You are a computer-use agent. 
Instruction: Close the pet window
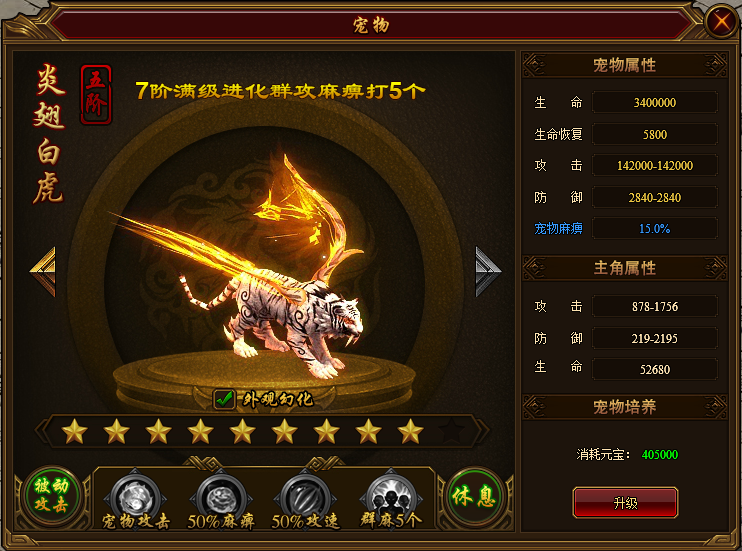pos(719,21)
